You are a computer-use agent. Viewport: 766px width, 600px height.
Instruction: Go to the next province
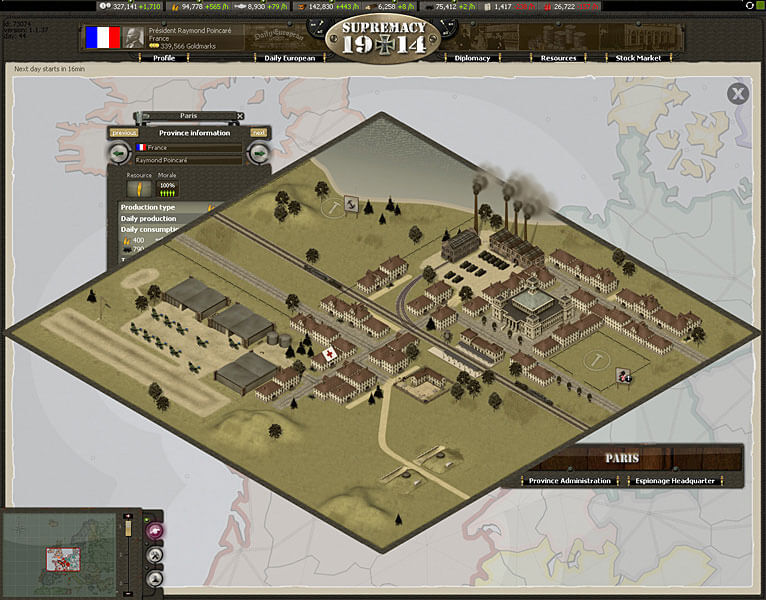point(259,133)
